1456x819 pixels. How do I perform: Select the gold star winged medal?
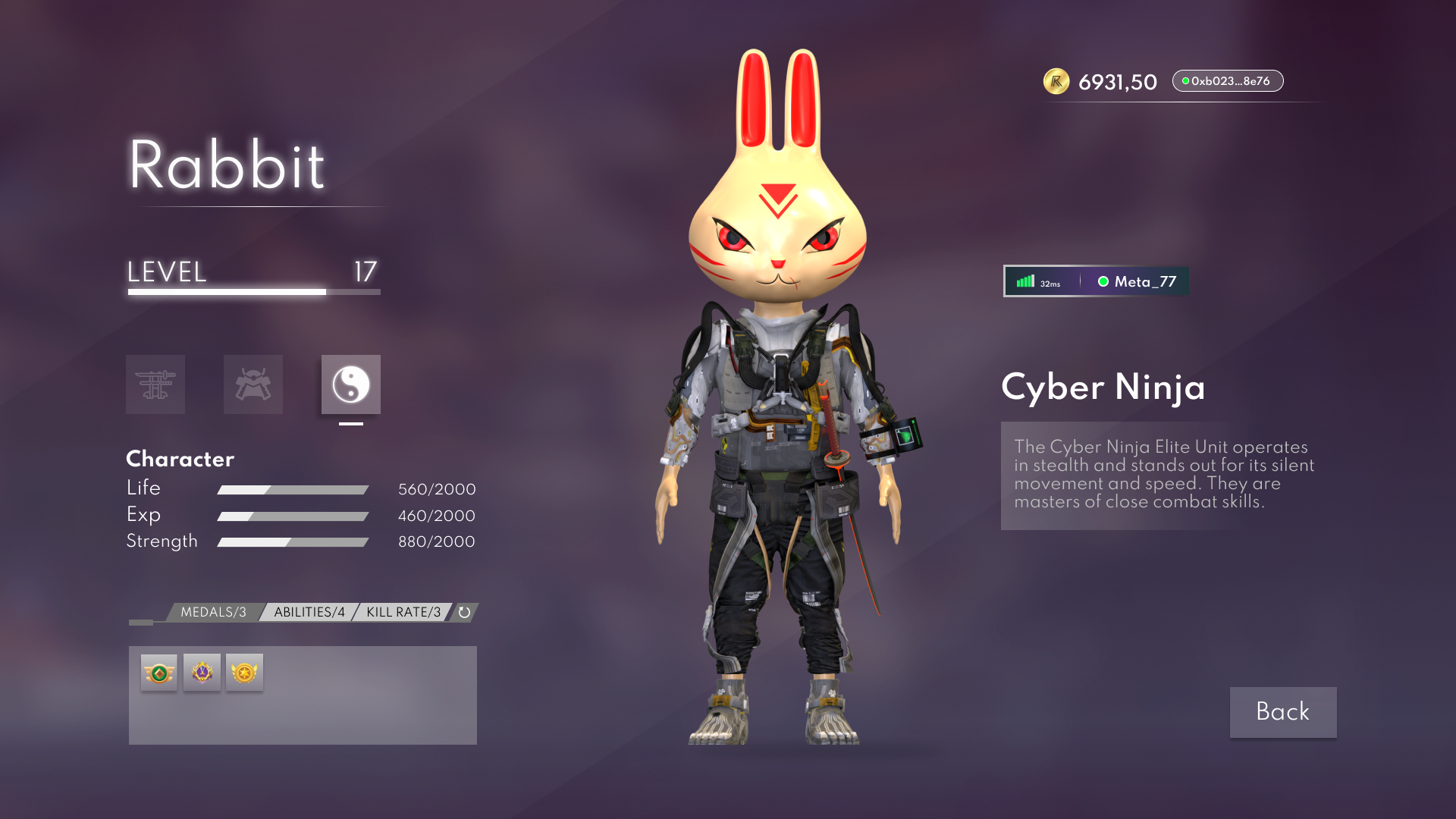pyautogui.click(x=244, y=673)
